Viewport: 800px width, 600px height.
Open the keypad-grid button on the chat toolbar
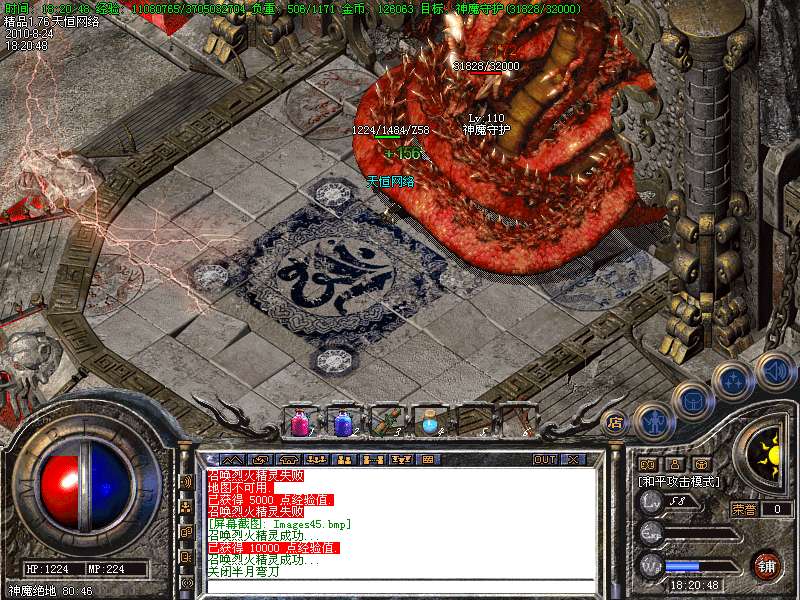click(x=428, y=459)
